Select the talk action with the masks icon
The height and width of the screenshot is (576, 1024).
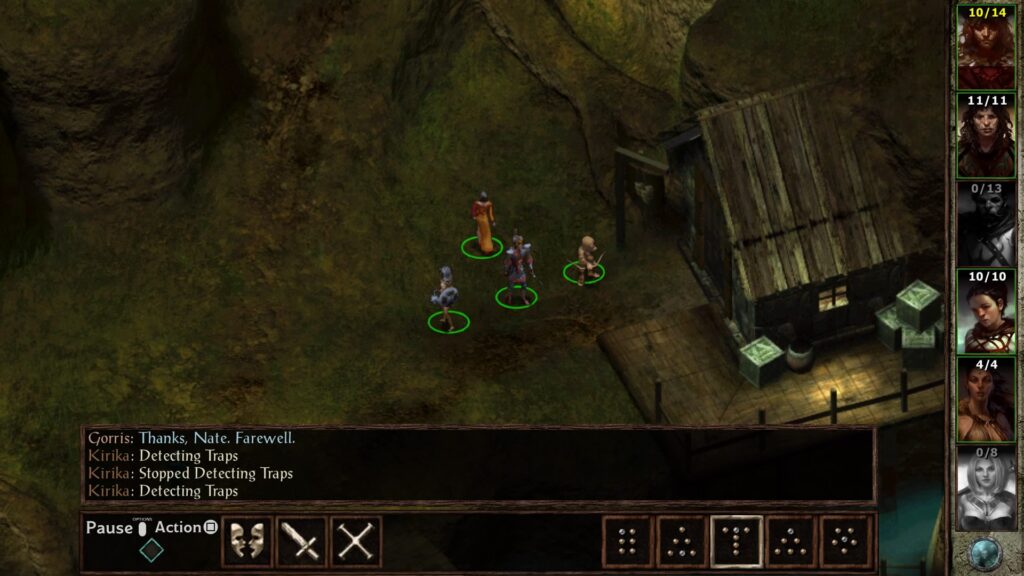click(x=247, y=541)
